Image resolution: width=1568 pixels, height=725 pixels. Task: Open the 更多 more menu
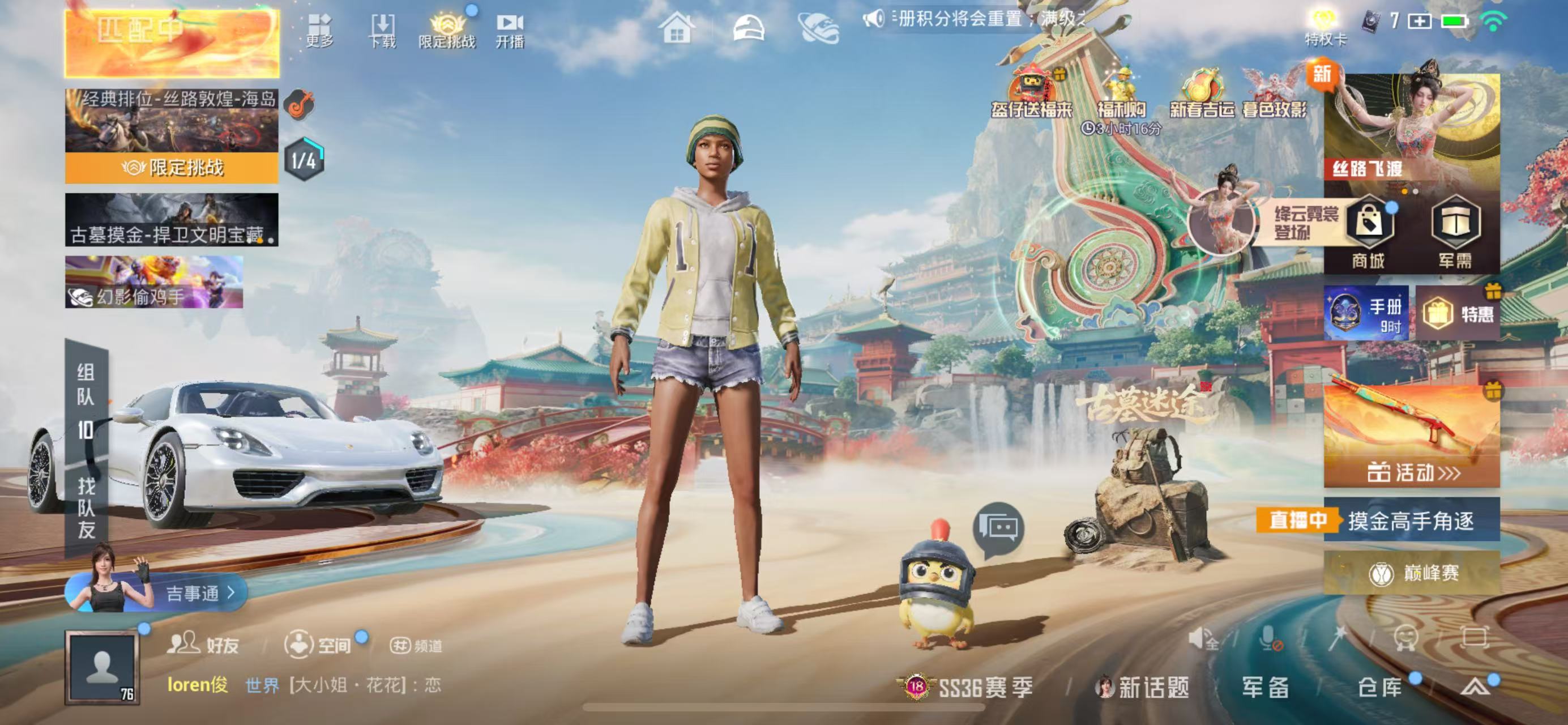(319, 31)
